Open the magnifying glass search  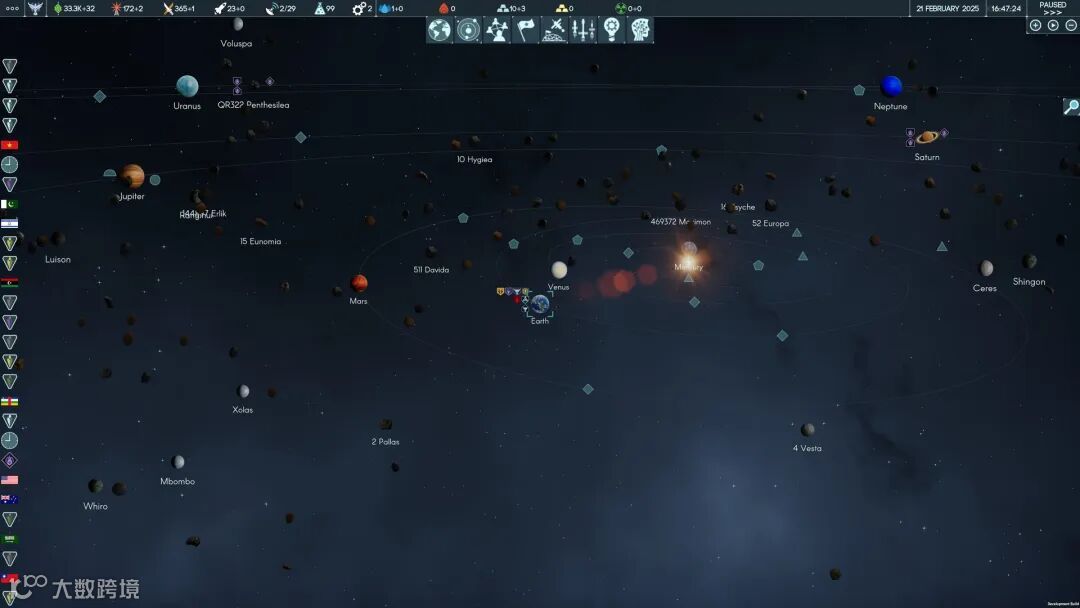pos(1071,107)
